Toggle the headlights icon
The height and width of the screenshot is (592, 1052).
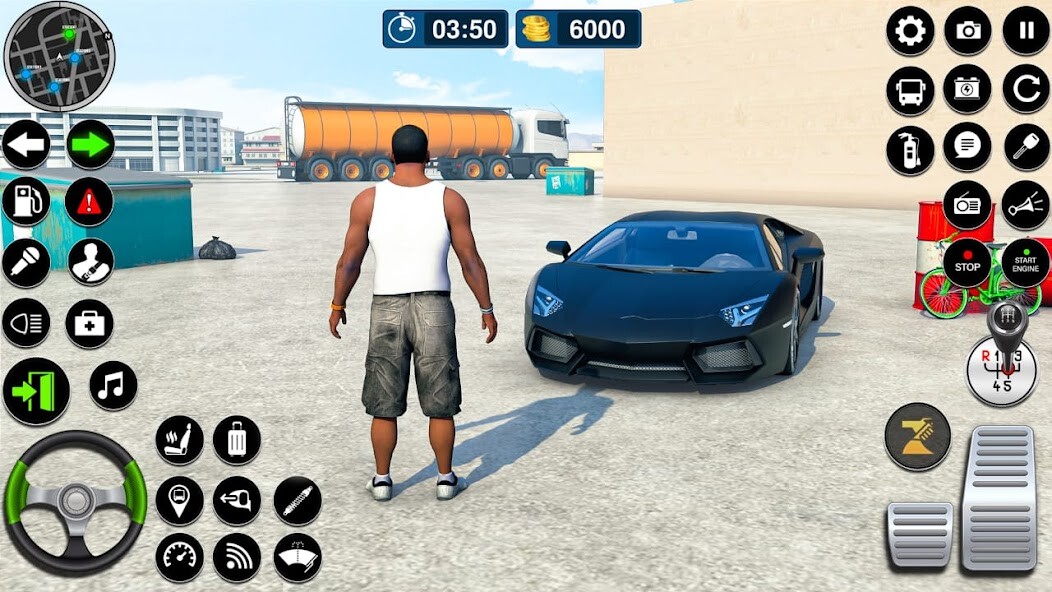[26, 323]
